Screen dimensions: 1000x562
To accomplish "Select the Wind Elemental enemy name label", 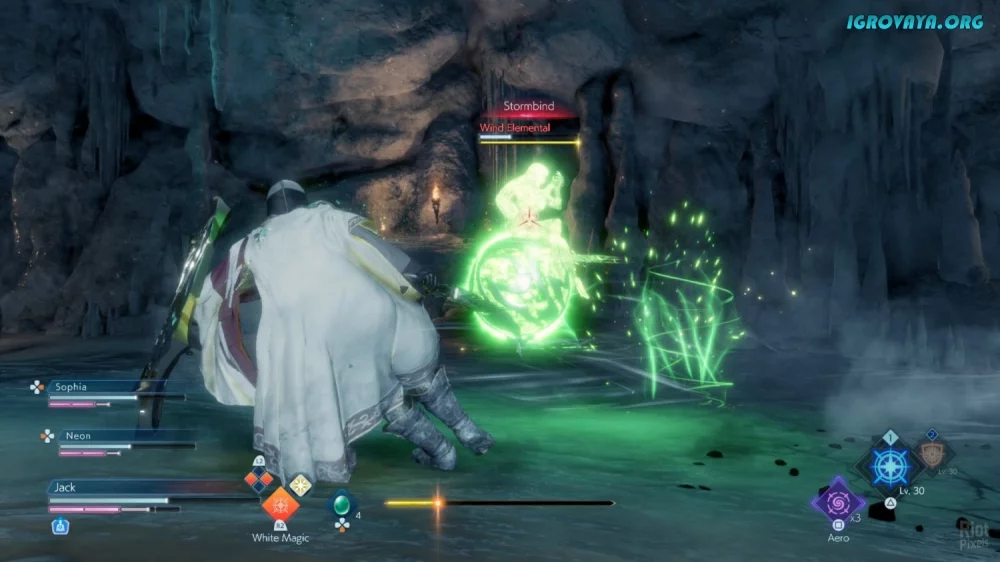I will (515, 128).
